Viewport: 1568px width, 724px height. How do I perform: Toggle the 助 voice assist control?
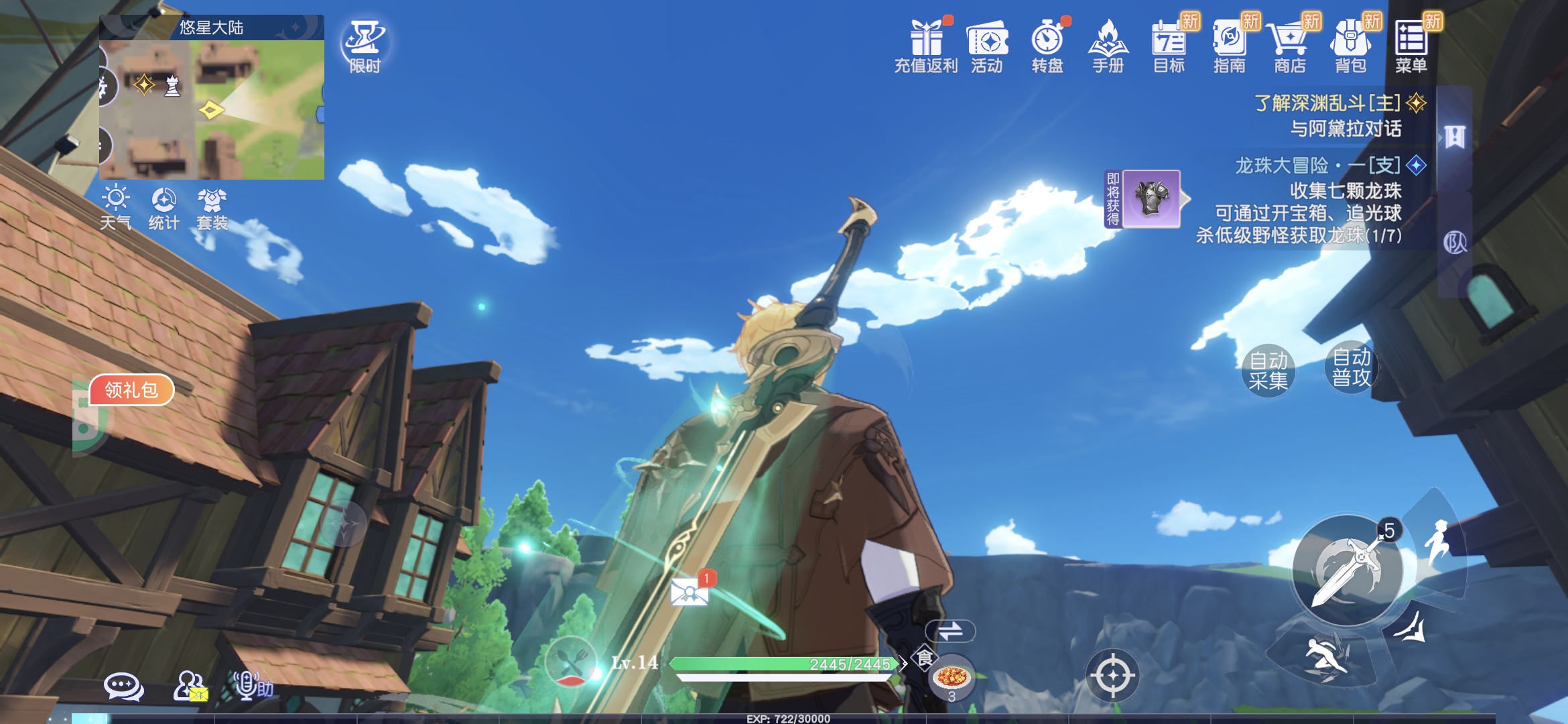tap(248, 685)
